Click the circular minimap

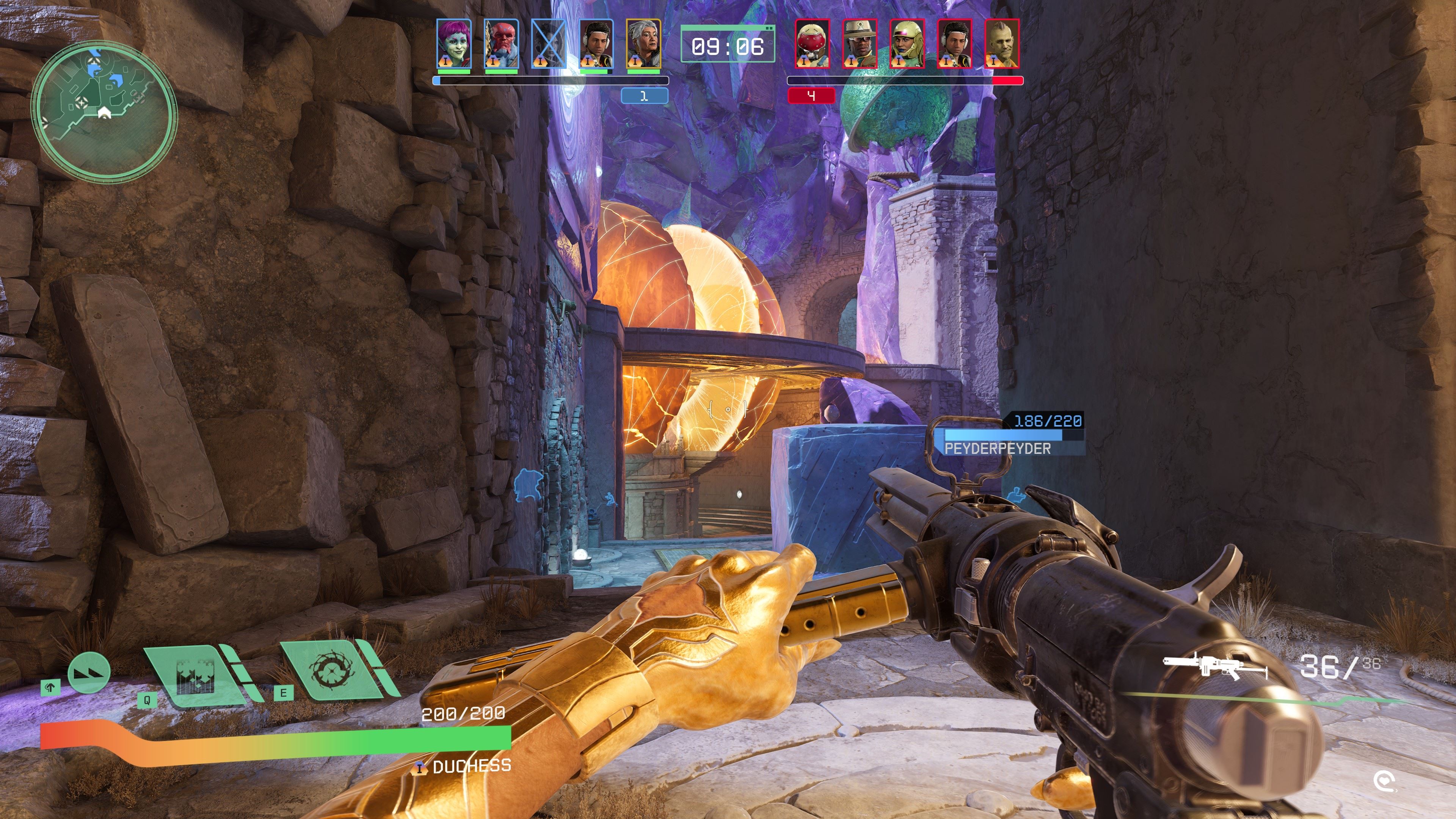pyautogui.click(x=104, y=111)
